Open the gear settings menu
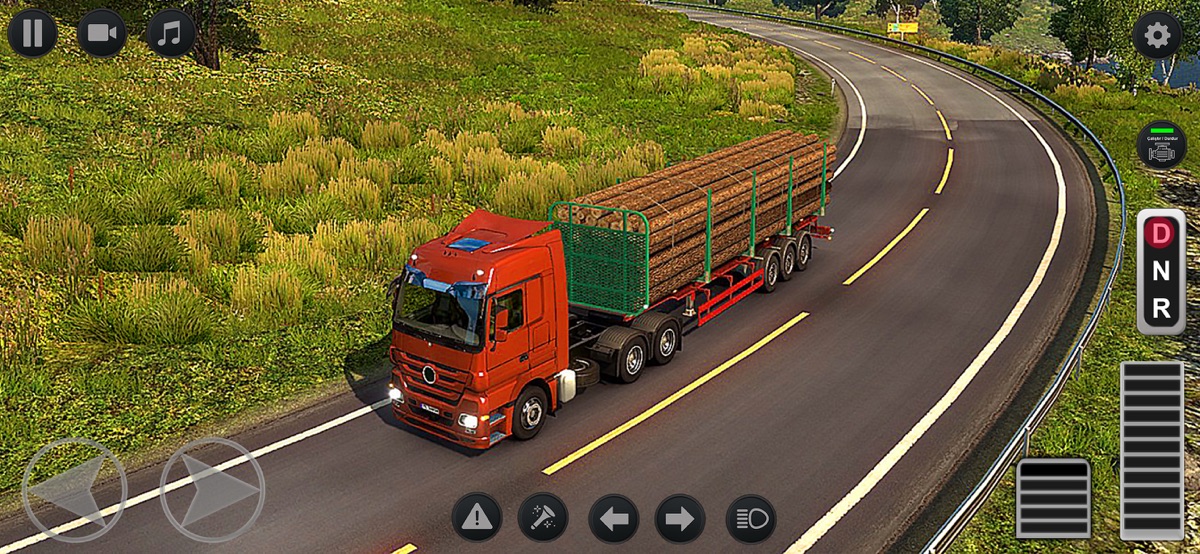1200x554 pixels. [x=1157, y=36]
